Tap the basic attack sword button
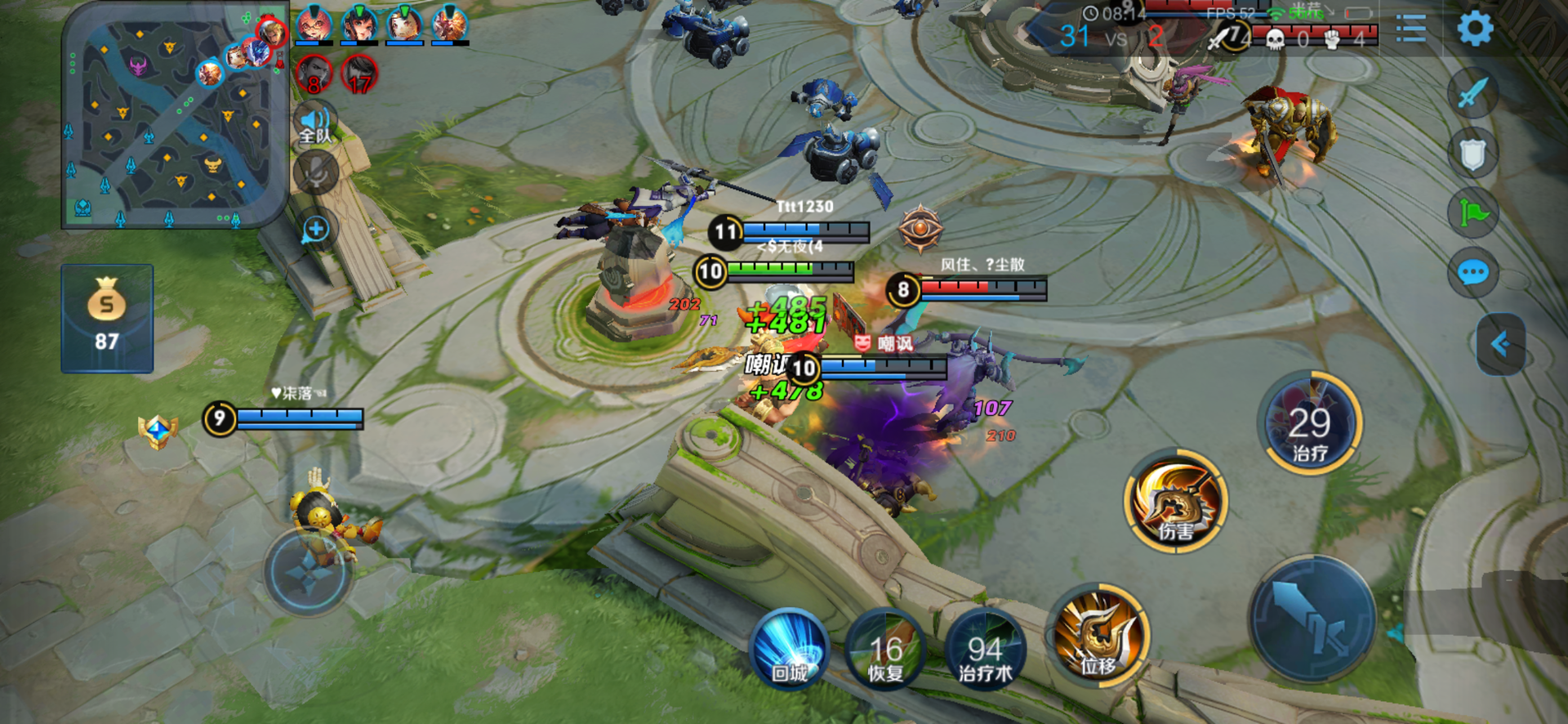1568x724 pixels. click(x=1312, y=619)
